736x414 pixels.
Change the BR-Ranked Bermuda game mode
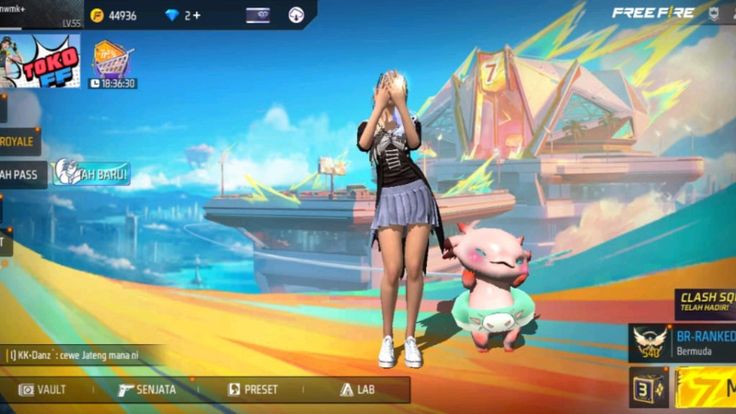coord(684,342)
